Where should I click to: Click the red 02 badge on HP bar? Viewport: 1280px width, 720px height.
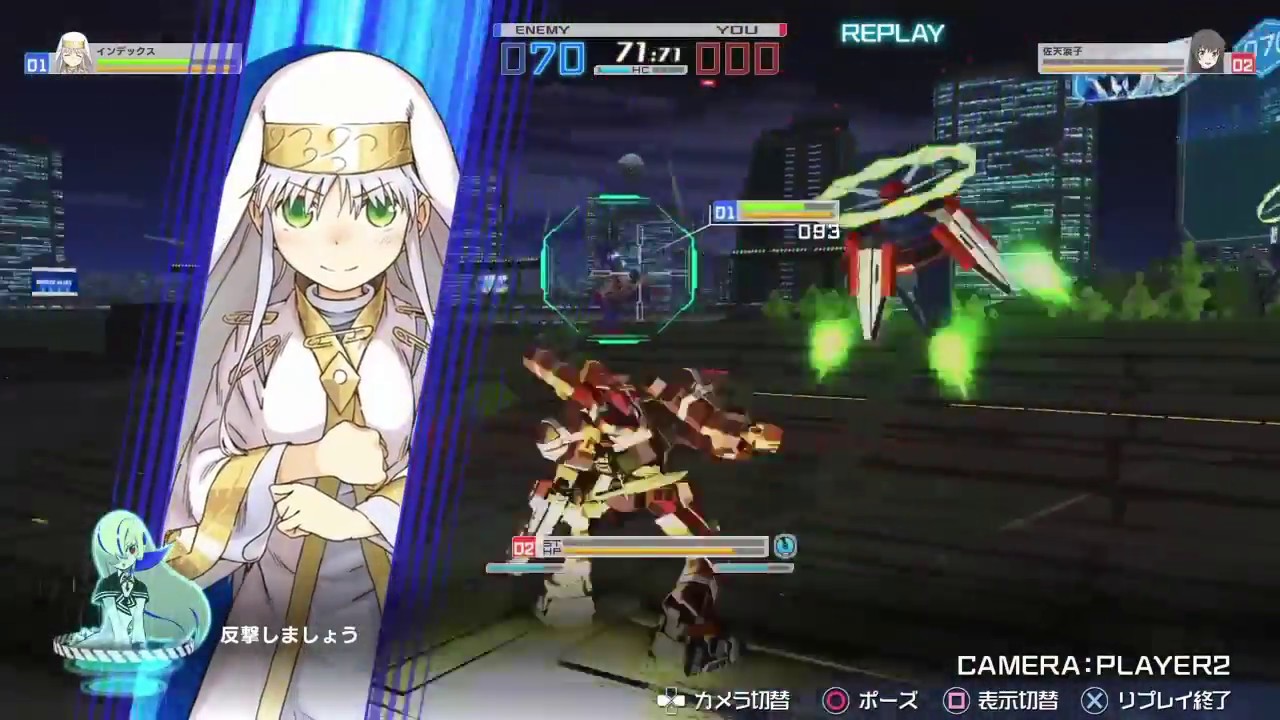tap(522, 548)
